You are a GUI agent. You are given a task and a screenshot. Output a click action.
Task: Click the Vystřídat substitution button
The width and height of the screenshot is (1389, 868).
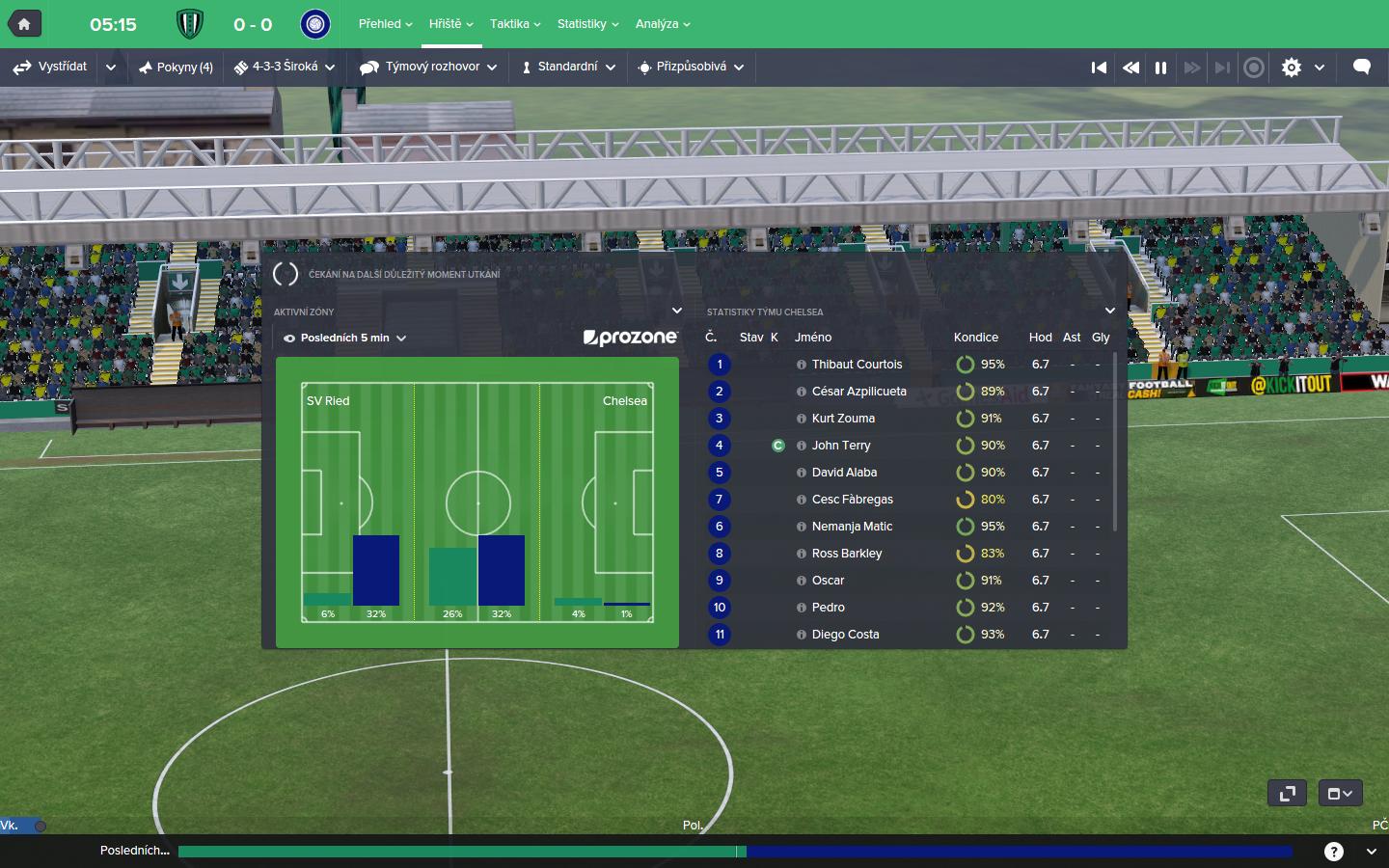tap(50, 68)
